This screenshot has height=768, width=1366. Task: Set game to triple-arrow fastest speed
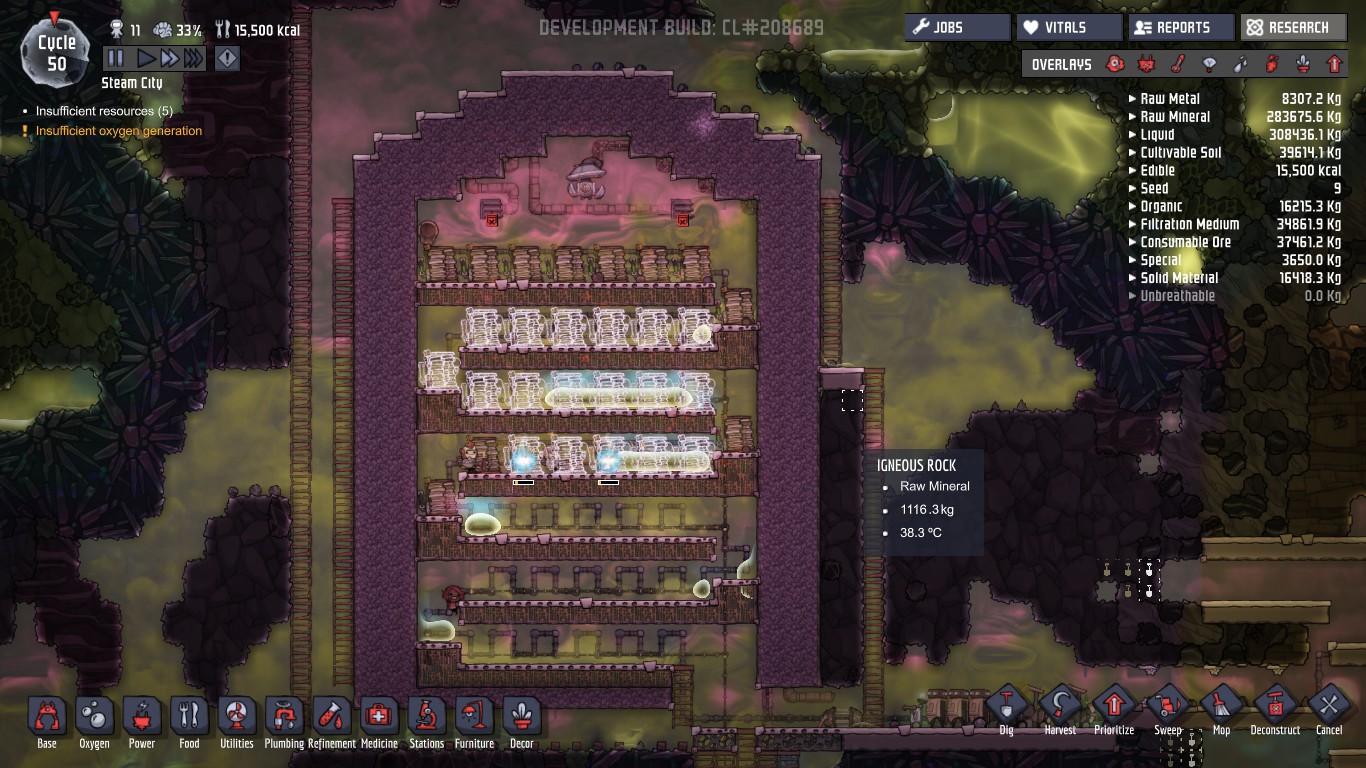(193, 59)
